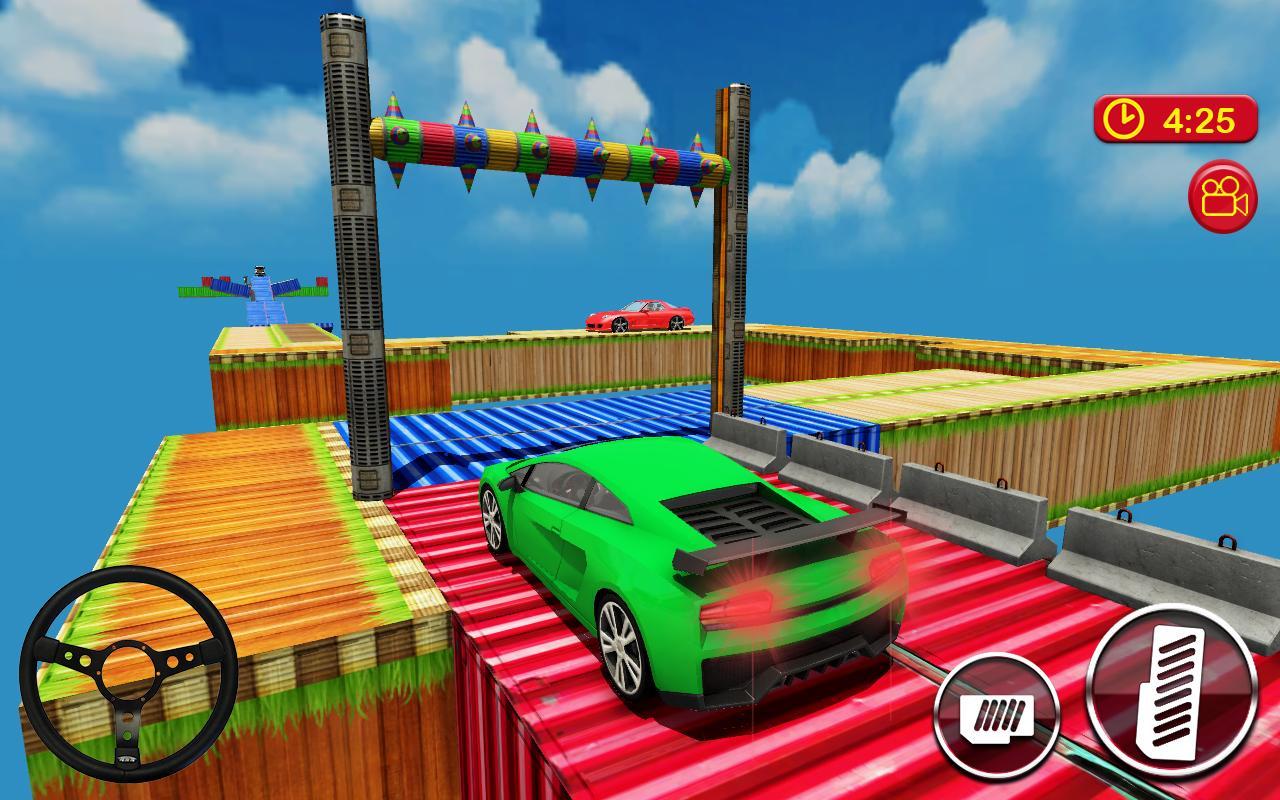Select the large throttle pedal button

[1172, 690]
